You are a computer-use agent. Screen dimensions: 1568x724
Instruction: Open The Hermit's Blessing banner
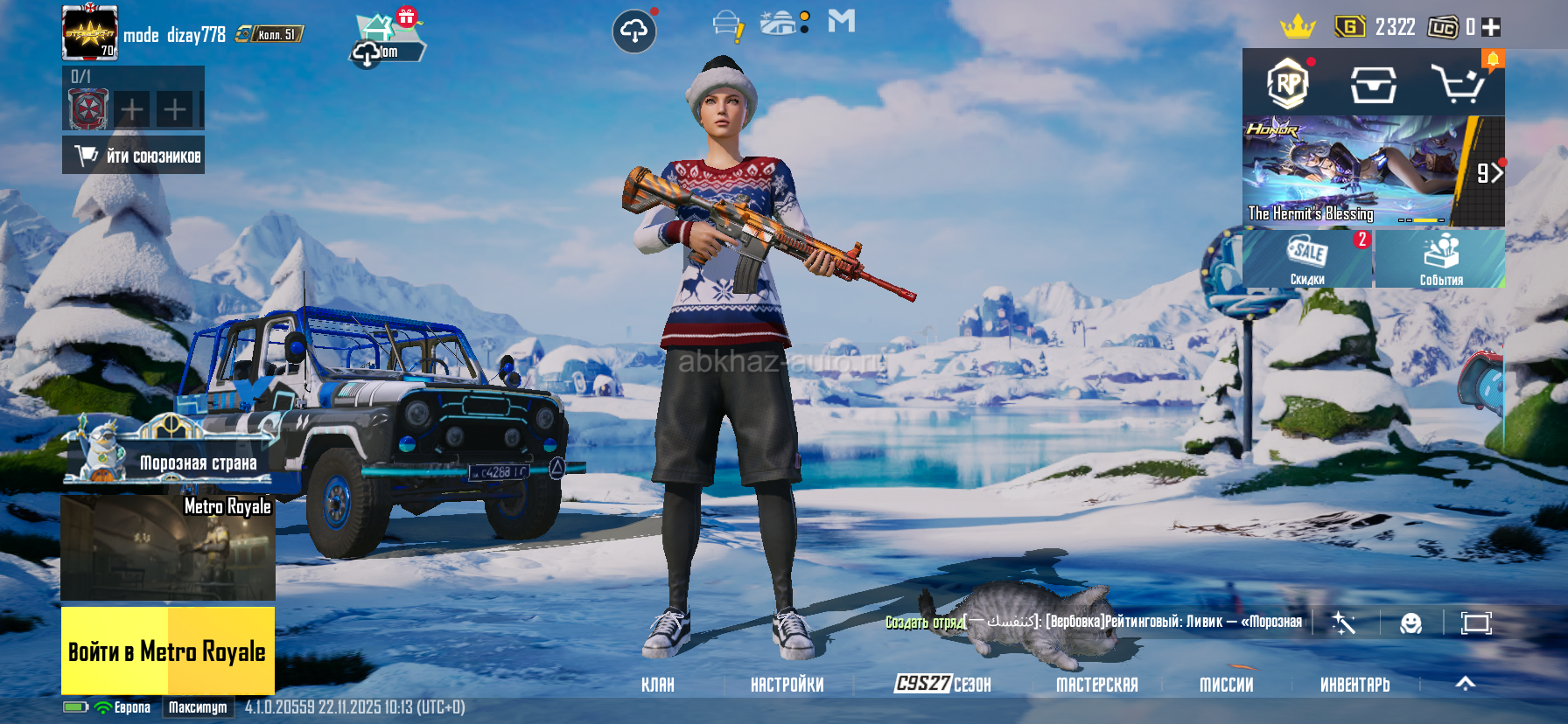pyautogui.click(x=1352, y=171)
